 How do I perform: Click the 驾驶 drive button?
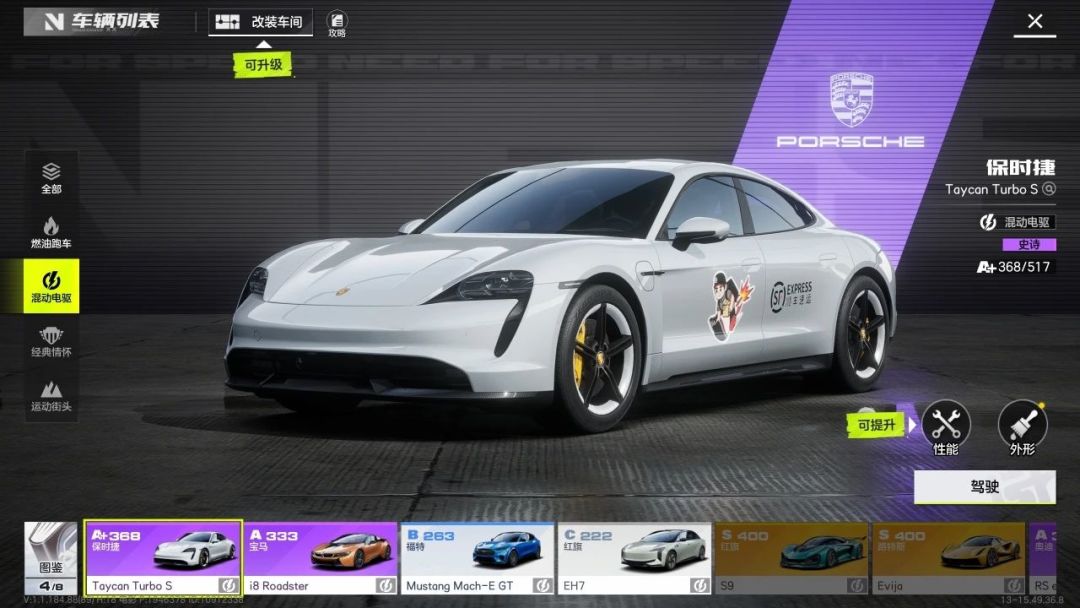984,487
